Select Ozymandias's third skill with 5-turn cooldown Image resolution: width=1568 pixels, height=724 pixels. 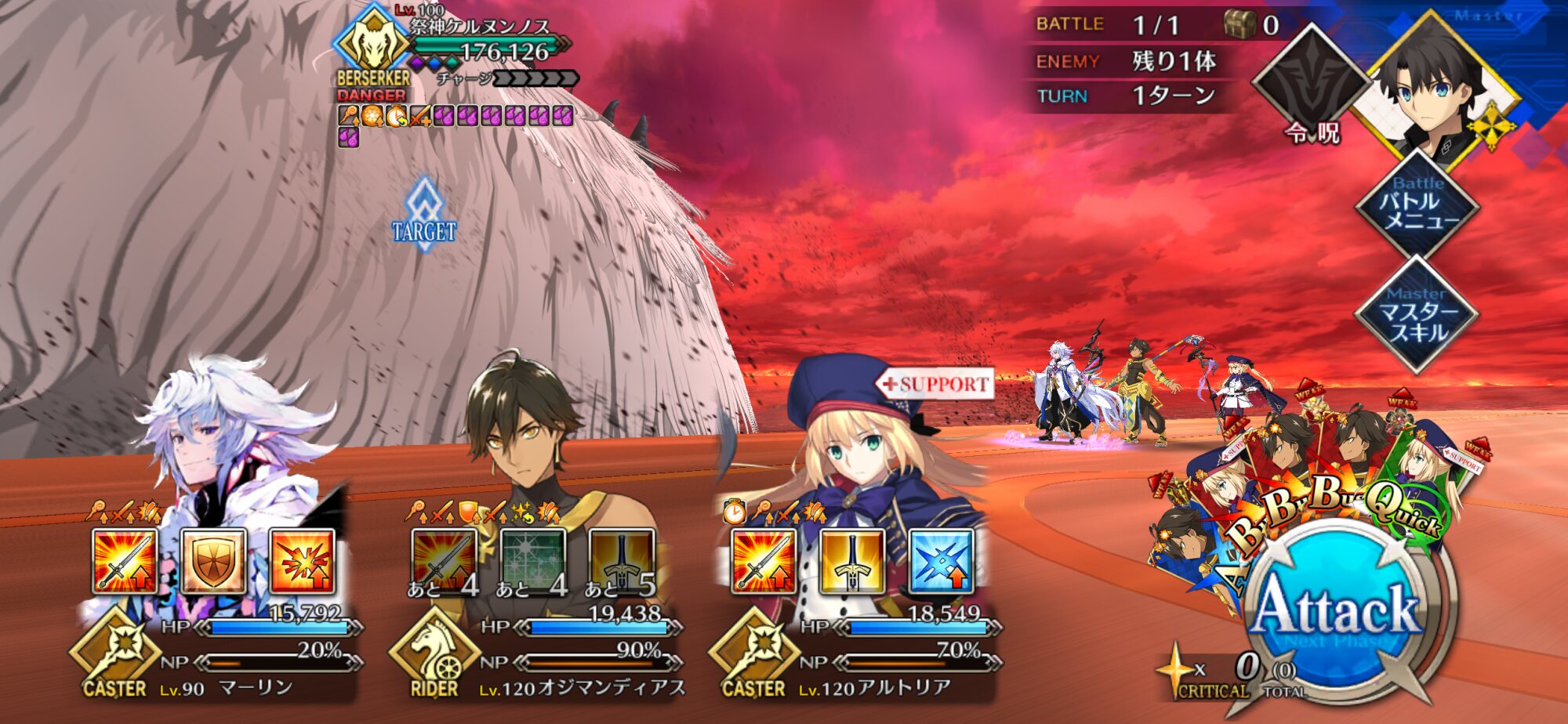click(622, 561)
